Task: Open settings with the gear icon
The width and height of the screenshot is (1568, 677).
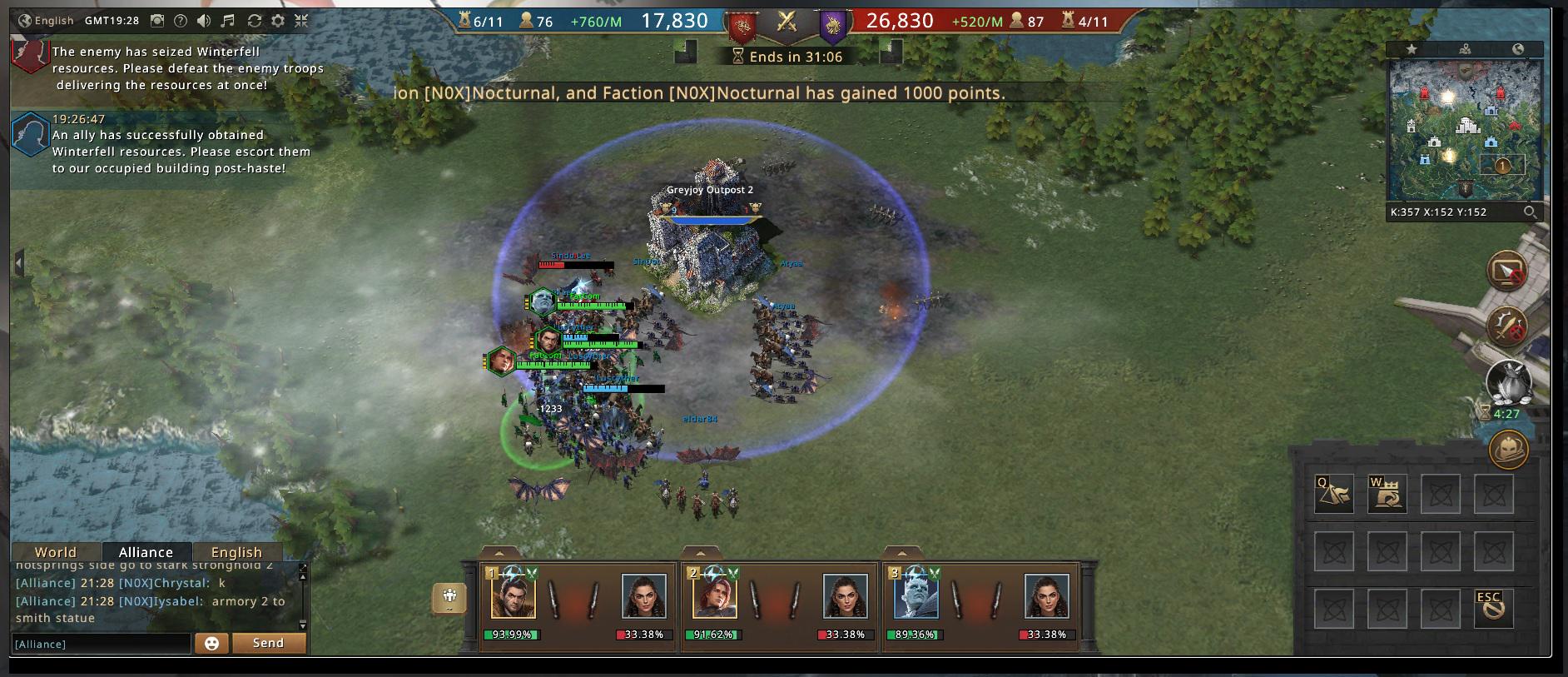Action: pyautogui.click(x=278, y=21)
